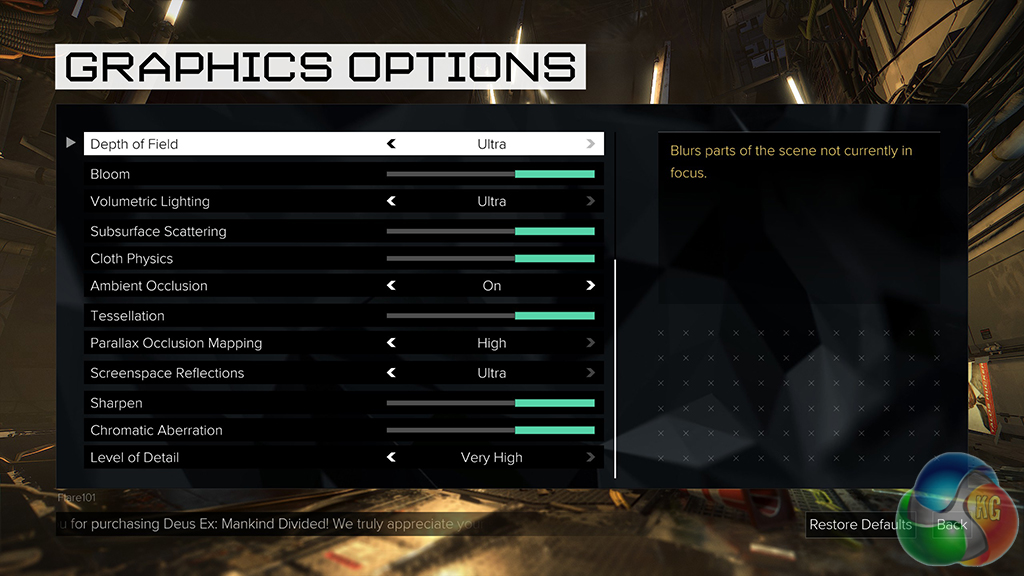Image resolution: width=1024 pixels, height=576 pixels.
Task: Lower Screenspace Reflections with left arrow
Action: coord(392,373)
